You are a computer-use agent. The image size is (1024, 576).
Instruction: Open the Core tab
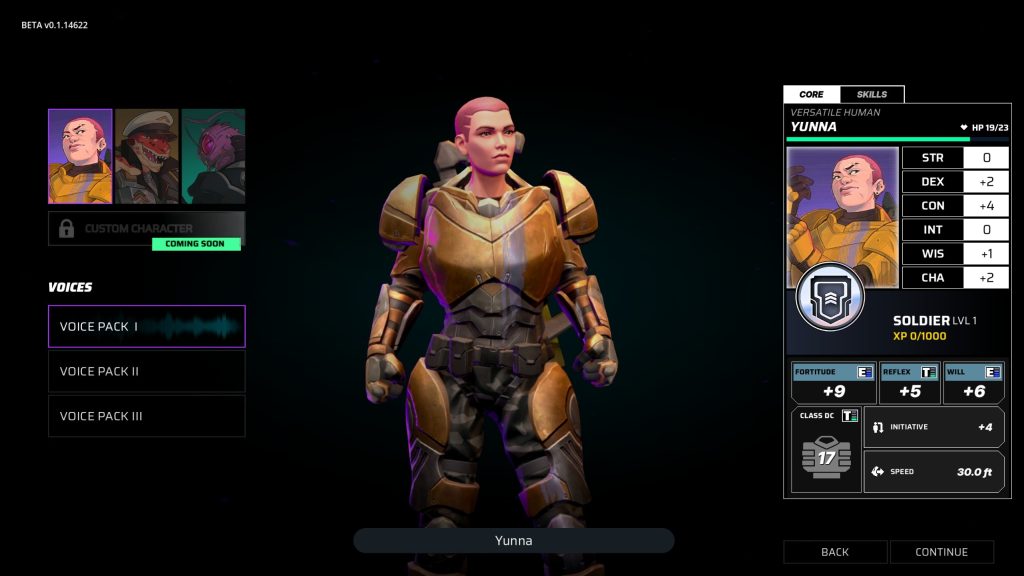(x=811, y=94)
